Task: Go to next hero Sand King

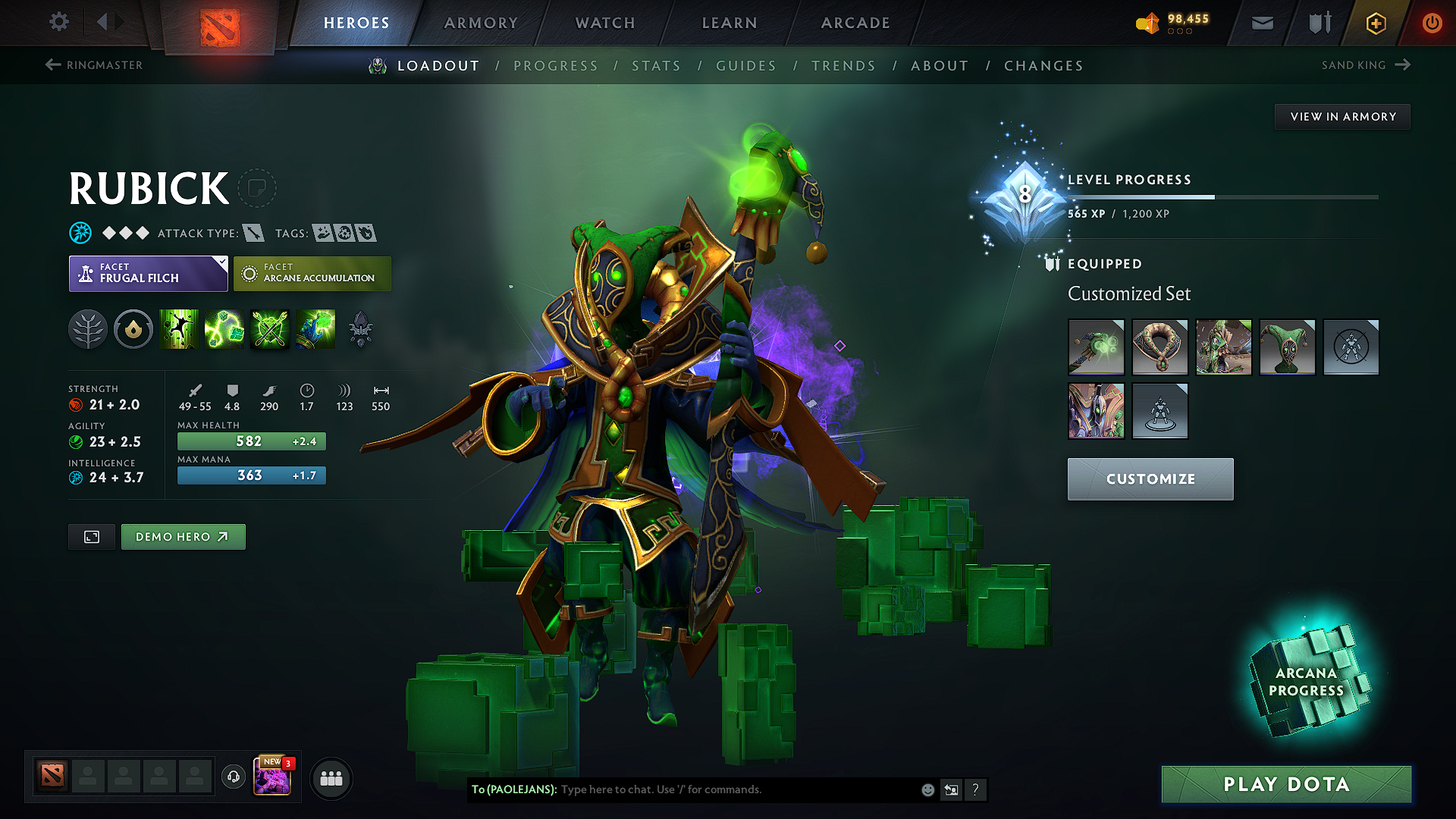Action: click(1365, 65)
